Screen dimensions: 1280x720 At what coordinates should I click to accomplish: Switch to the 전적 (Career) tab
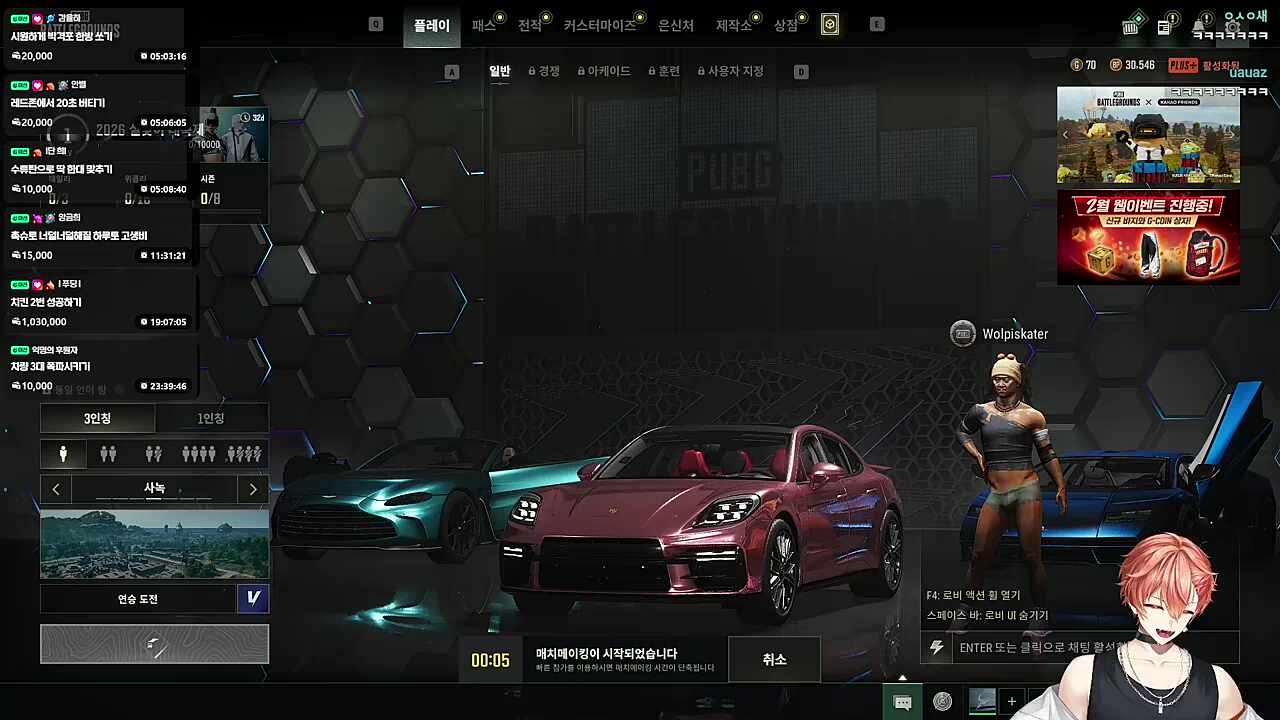point(530,25)
